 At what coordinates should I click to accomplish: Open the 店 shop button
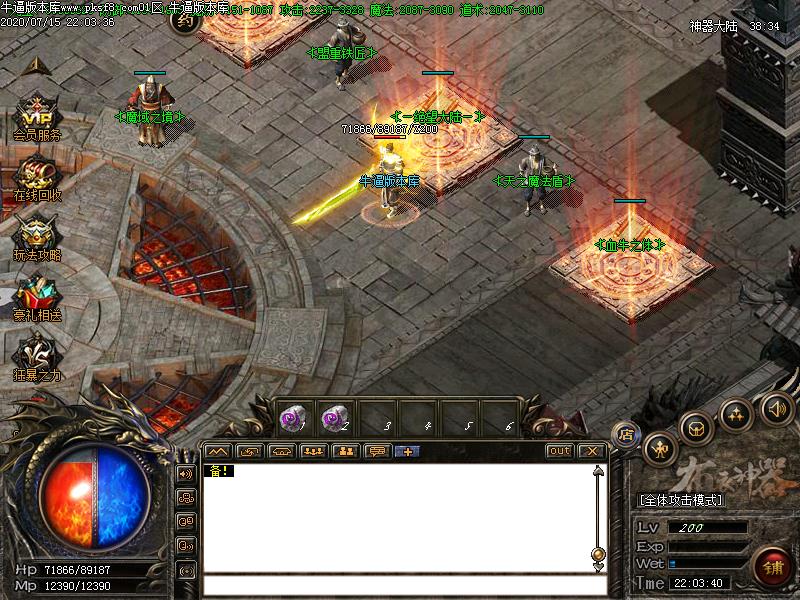[625, 433]
